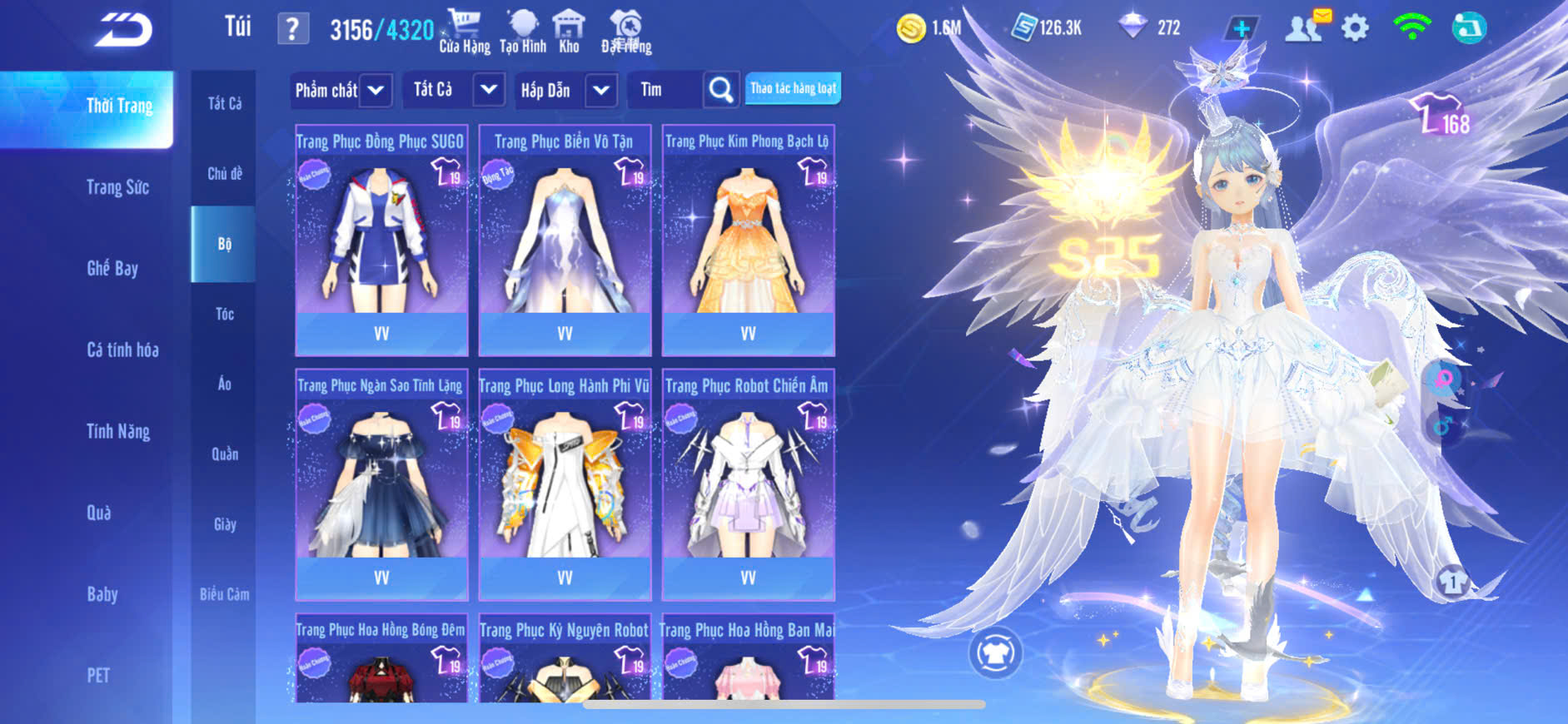1568x724 pixels.
Task: Add diamonds with the plus button
Action: (x=1241, y=28)
